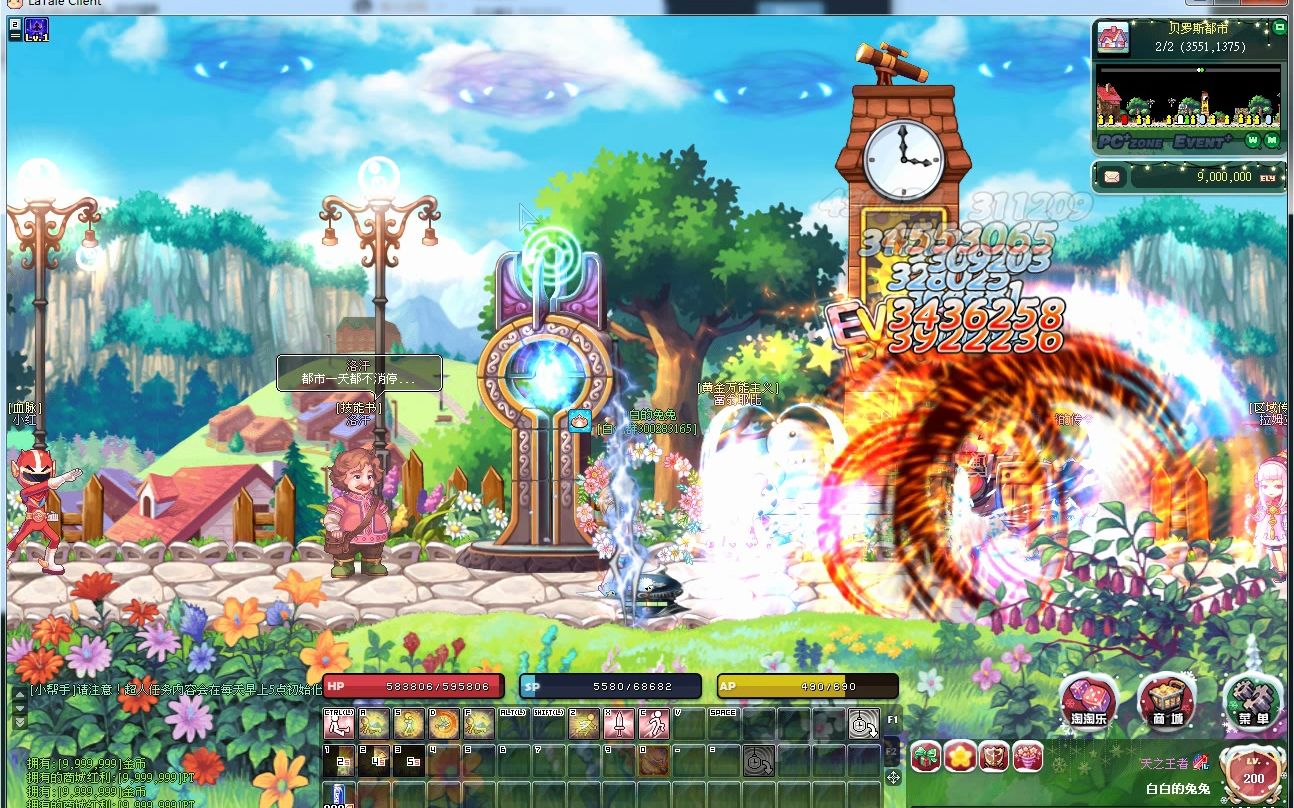
Task: Select the sword skill bound to X
Action: [617, 722]
